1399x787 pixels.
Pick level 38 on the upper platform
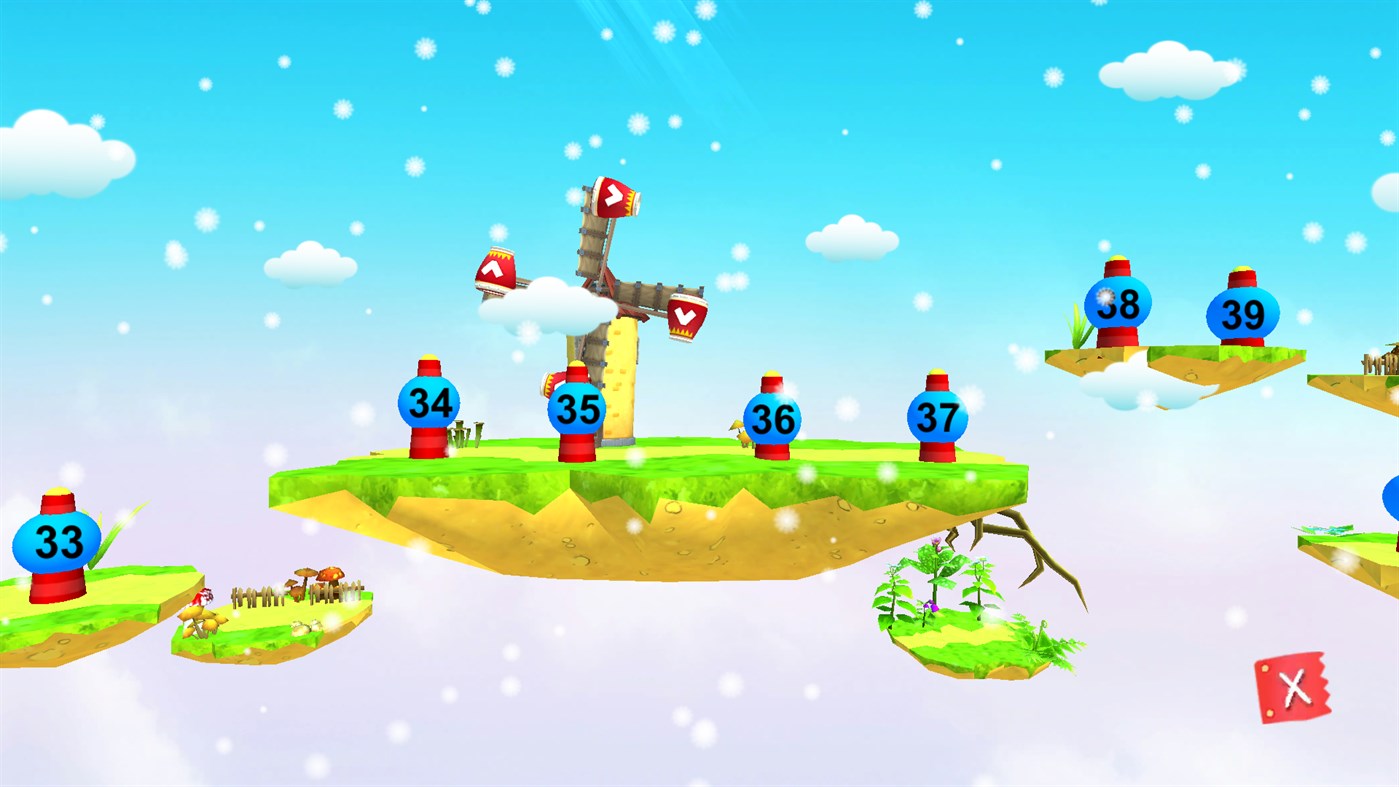coord(1119,300)
